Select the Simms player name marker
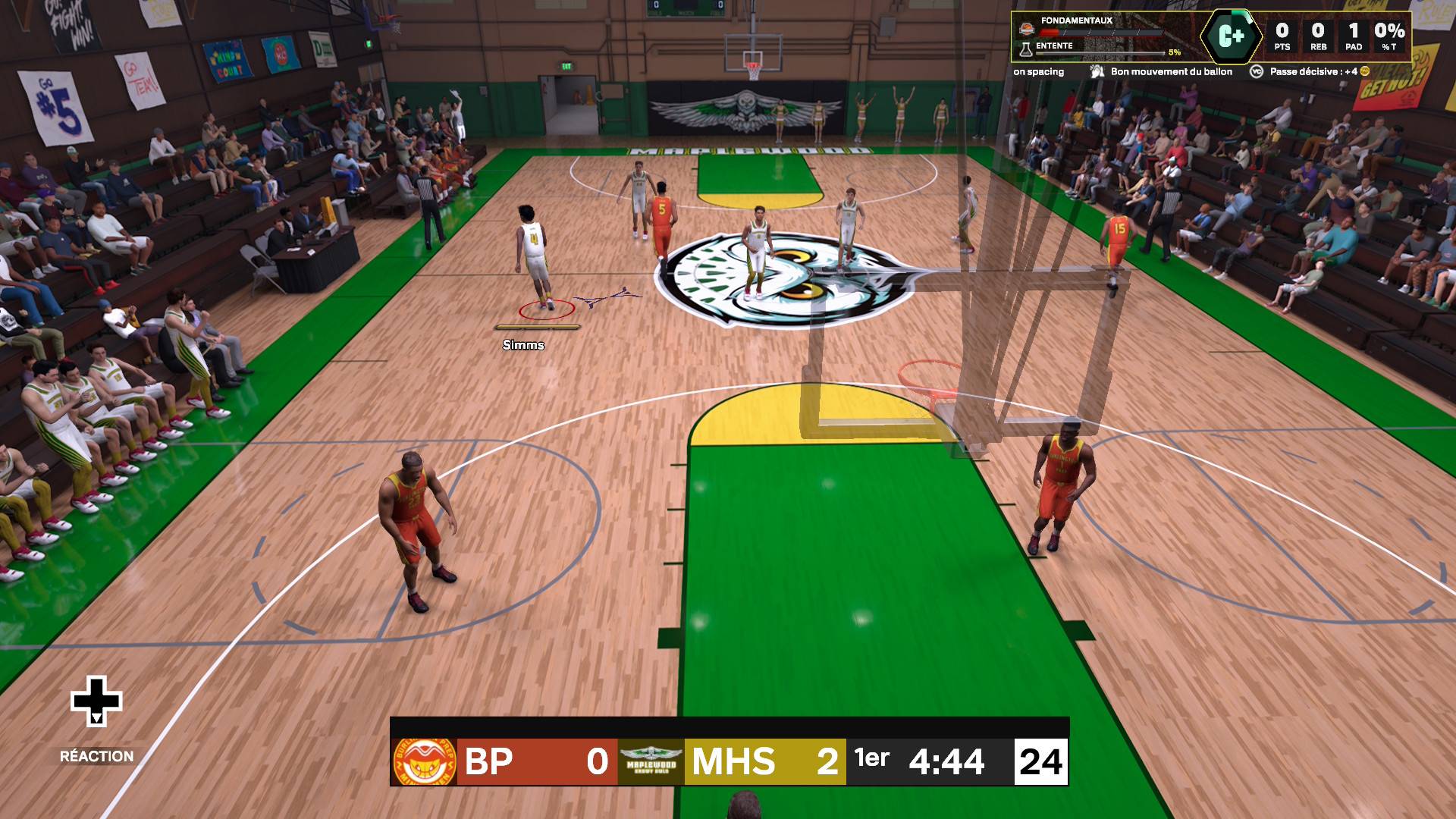The image size is (1456, 819). [523, 345]
